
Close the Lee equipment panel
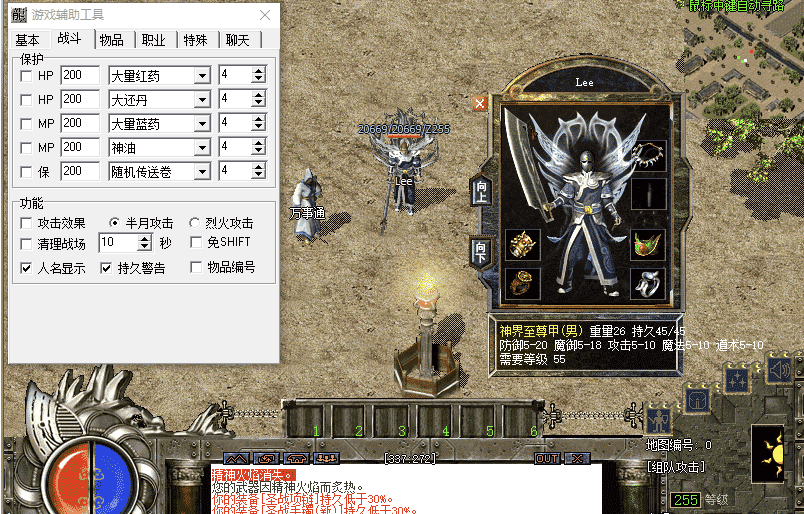click(480, 103)
